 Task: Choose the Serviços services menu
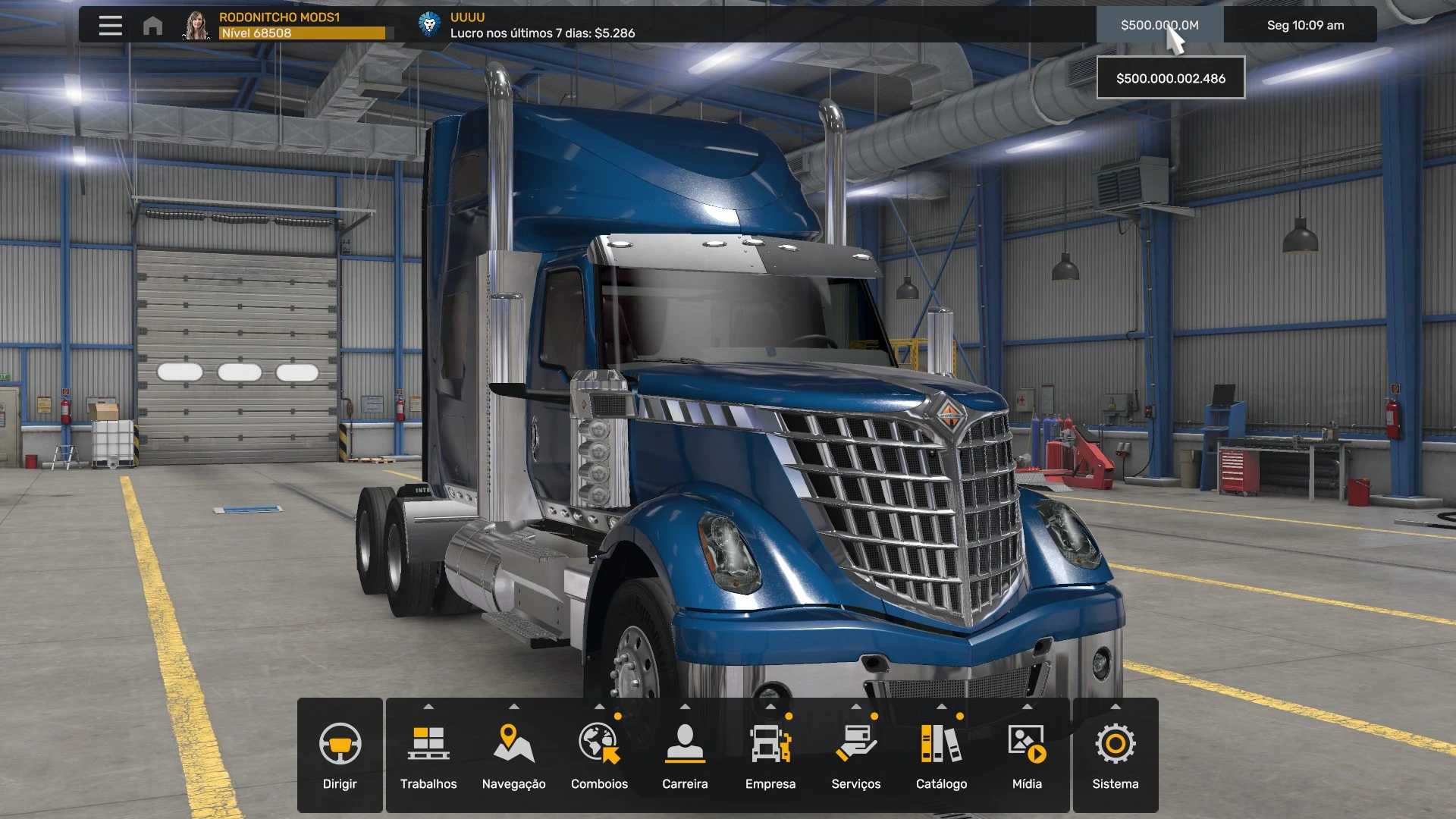point(855,755)
